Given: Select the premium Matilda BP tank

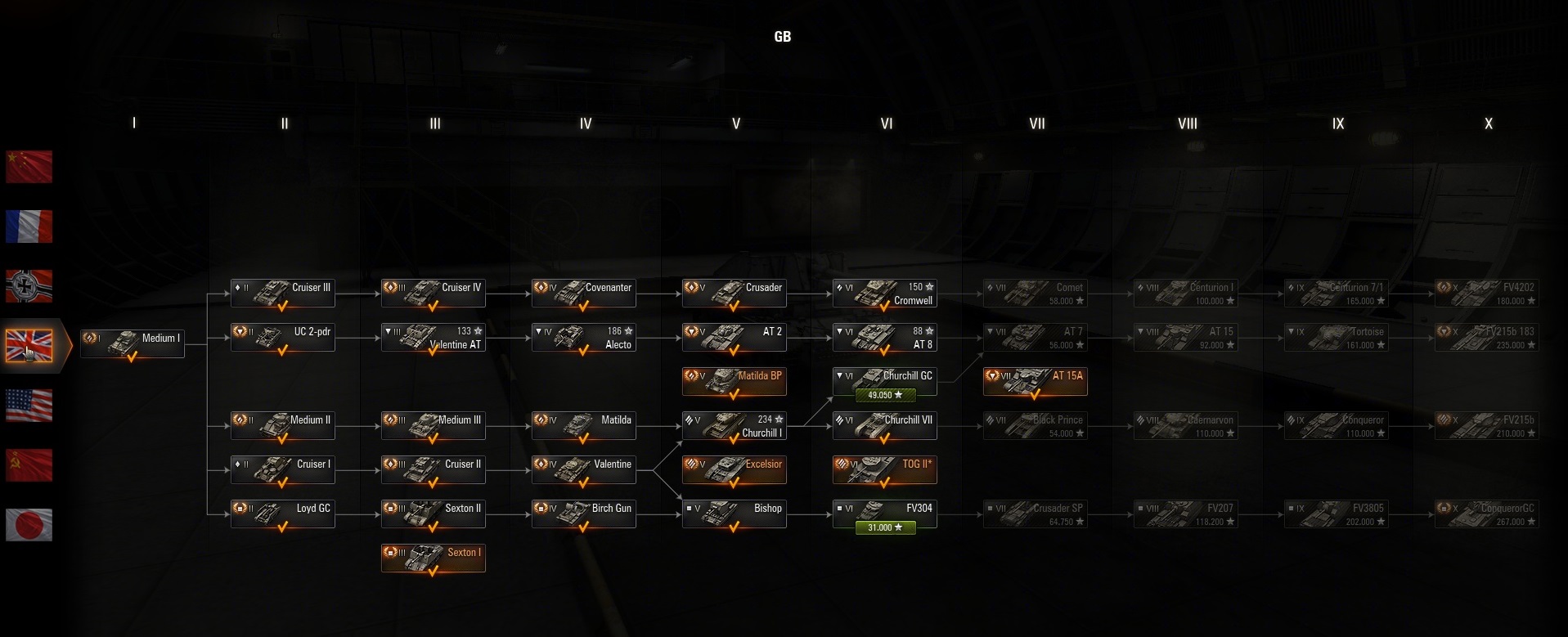Looking at the screenshot, I should coord(735,381).
